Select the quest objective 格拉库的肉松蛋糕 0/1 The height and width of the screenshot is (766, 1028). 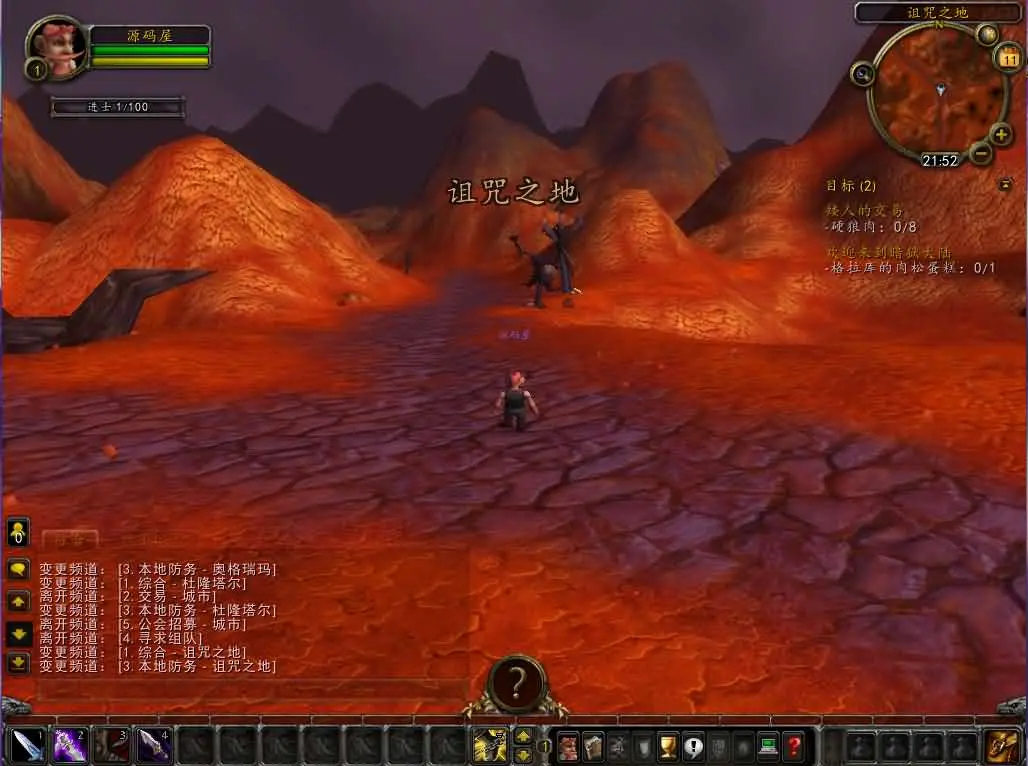pyautogui.click(x=910, y=268)
